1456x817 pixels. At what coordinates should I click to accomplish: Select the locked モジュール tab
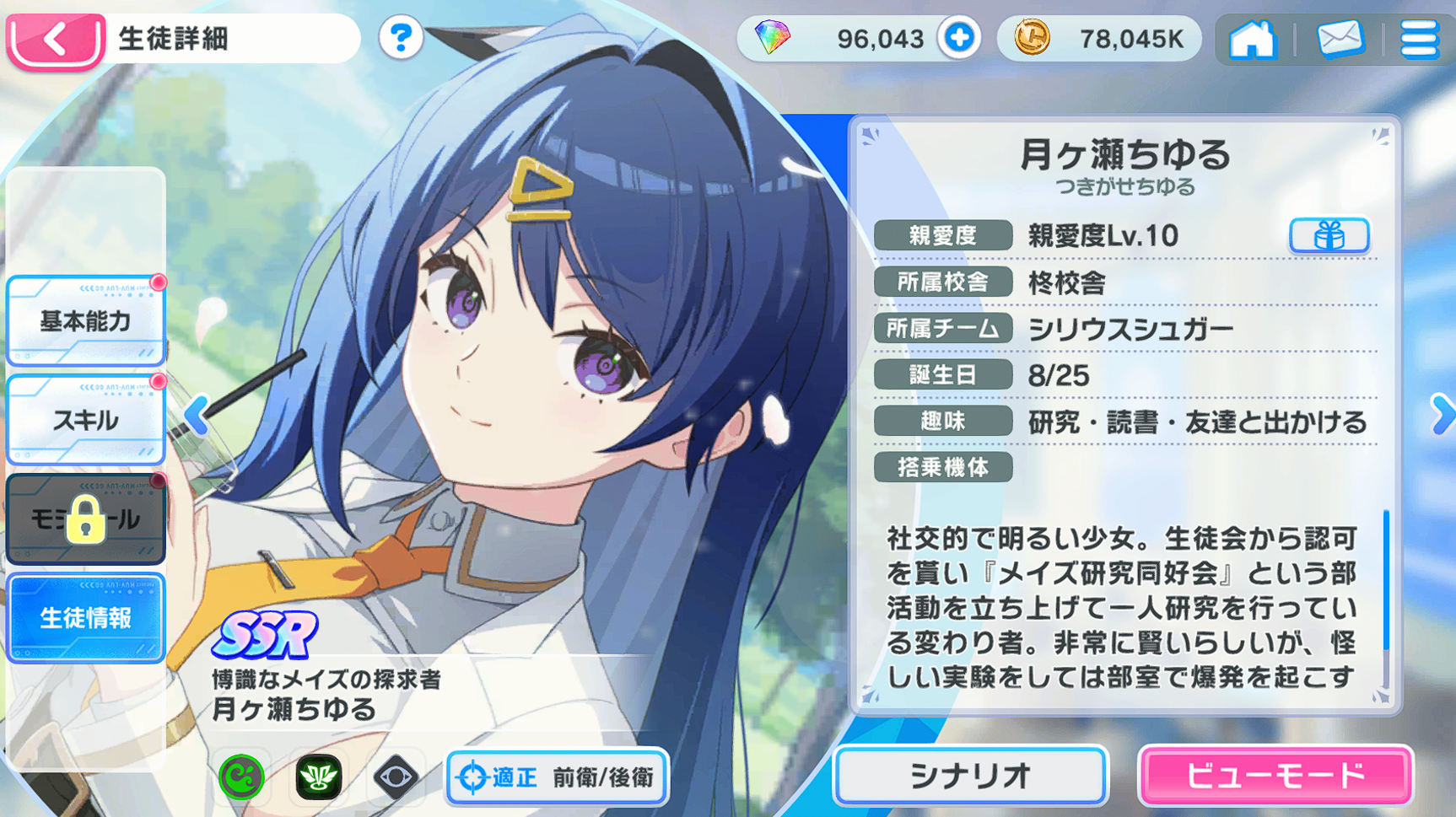[84, 519]
